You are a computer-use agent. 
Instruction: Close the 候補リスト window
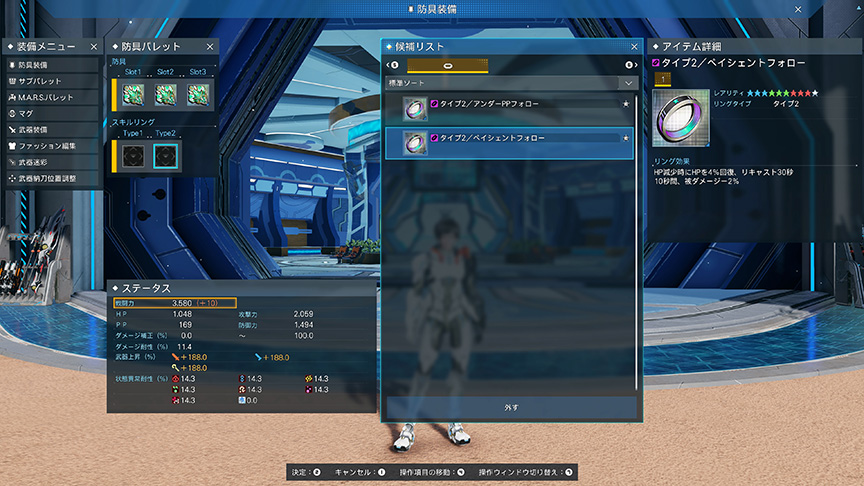pos(634,47)
